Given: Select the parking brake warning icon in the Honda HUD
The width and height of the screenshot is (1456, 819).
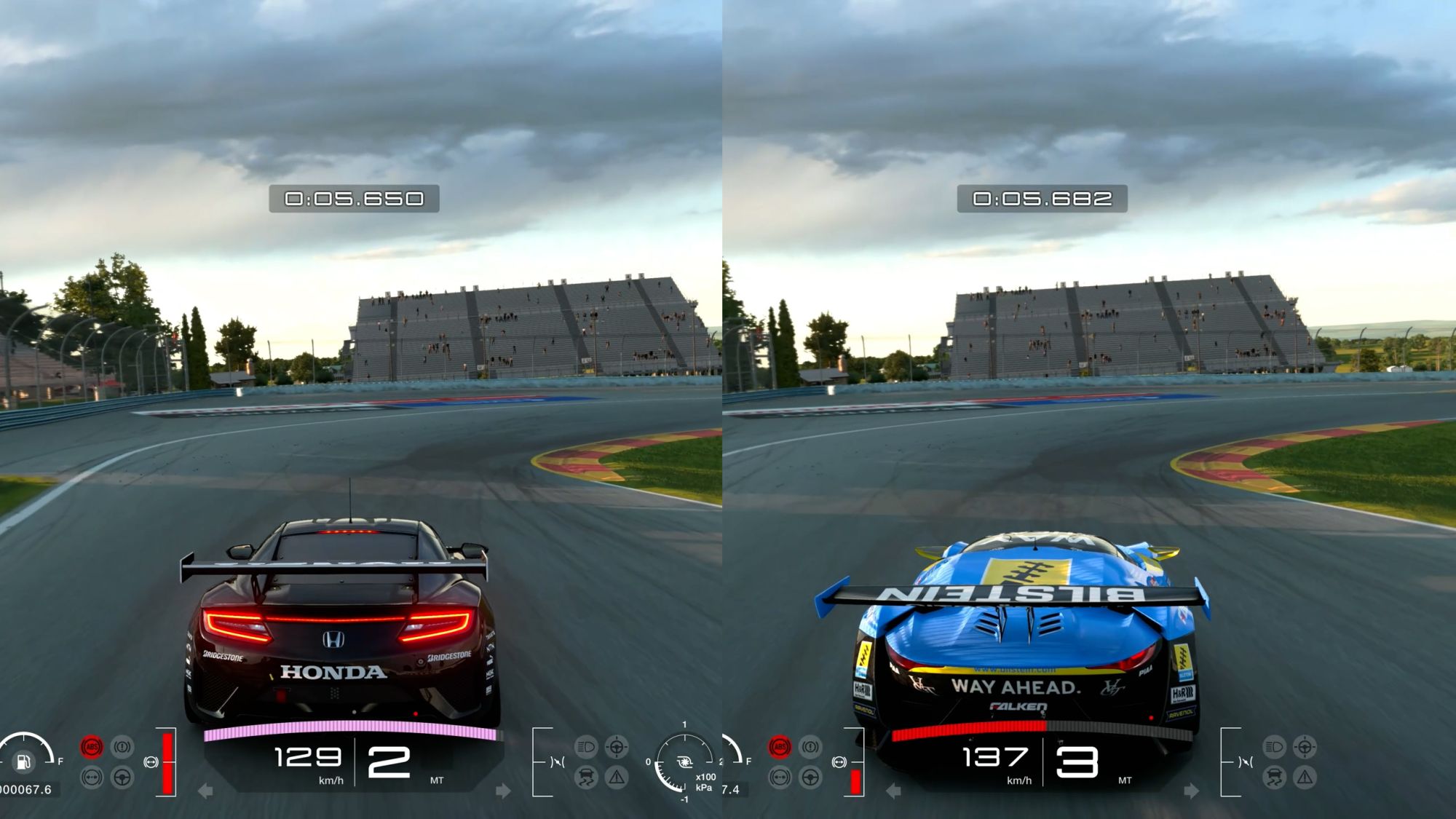Looking at the screenshot, I should click(122, 747).
